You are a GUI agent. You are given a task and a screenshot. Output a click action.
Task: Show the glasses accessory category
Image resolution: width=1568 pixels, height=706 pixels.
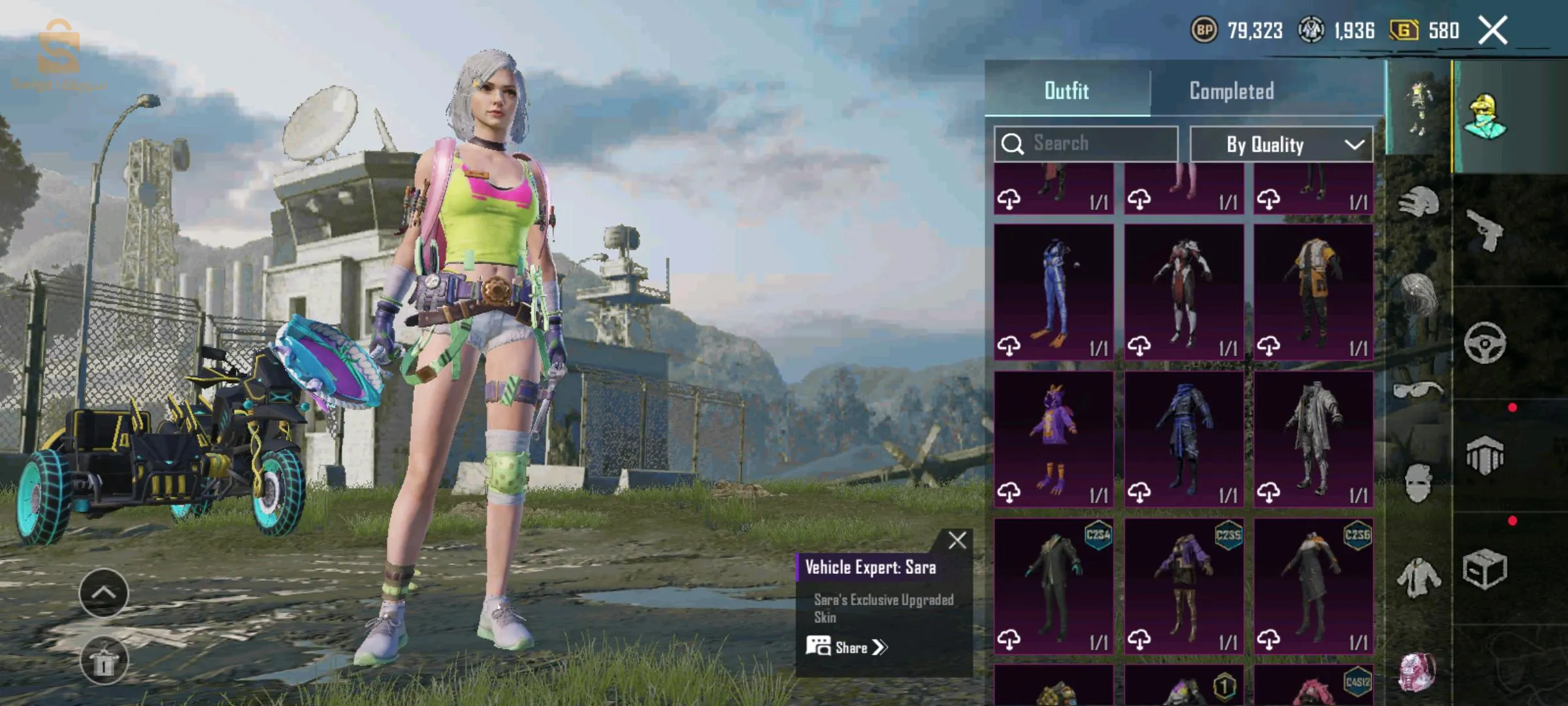coord(1417,391)
